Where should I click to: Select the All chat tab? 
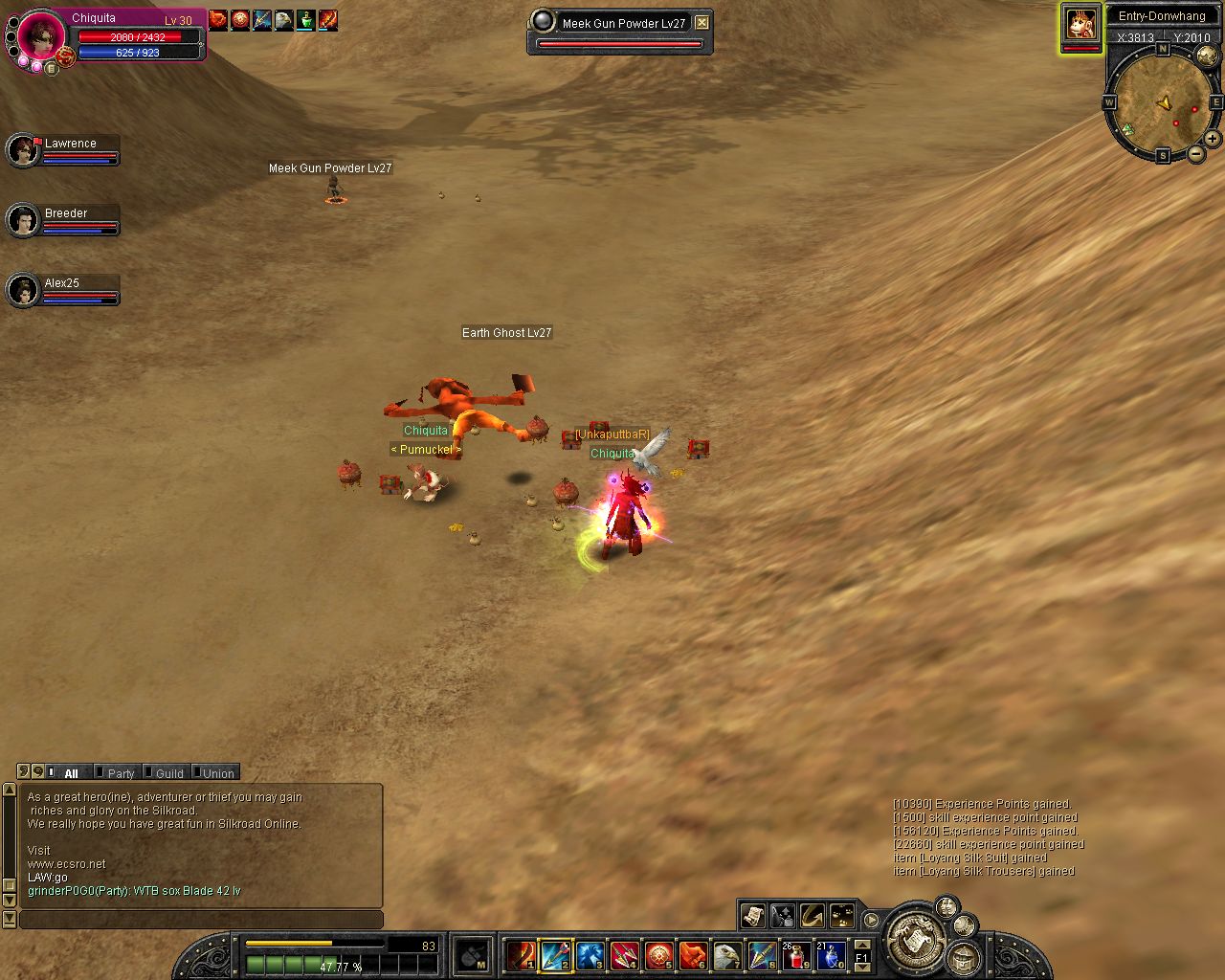coord(71,773)
